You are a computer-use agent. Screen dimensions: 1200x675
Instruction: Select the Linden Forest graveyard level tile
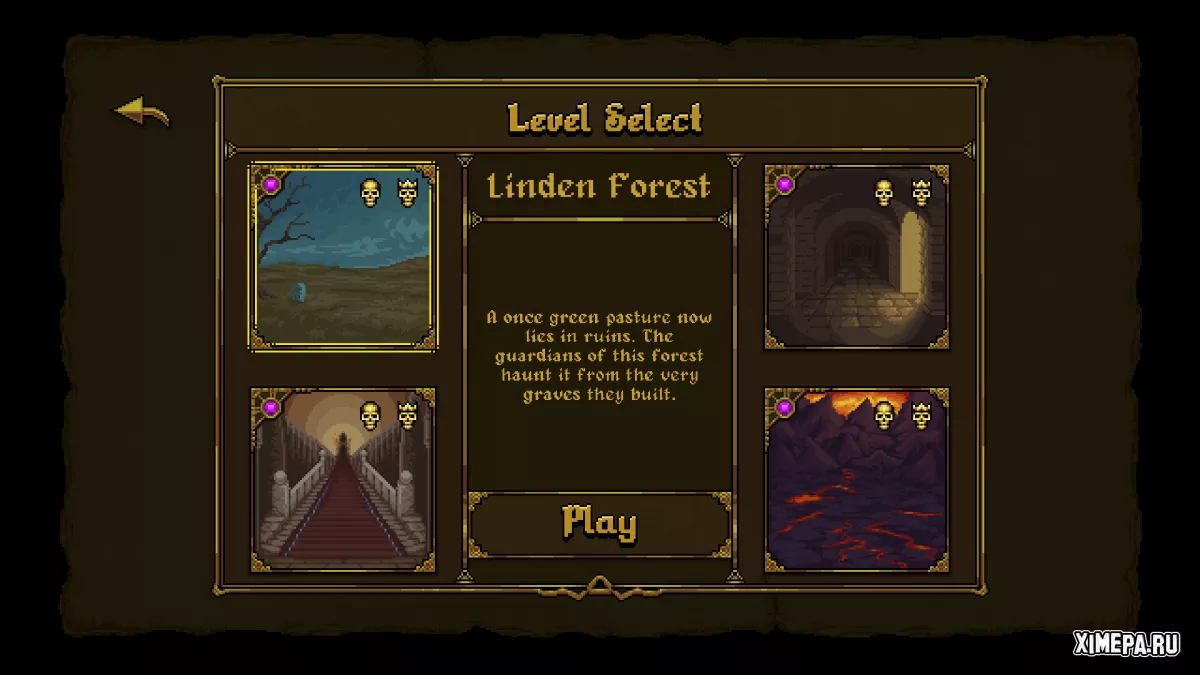pyautogui.click(x=343, y=257)
